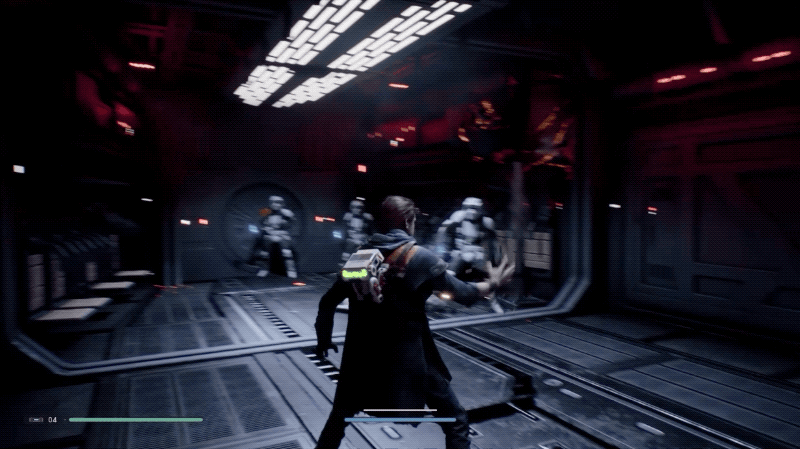Select the stim canister icon
This screenshot has width=800, height=449.
pyautogui.click(x=37, y=420)
